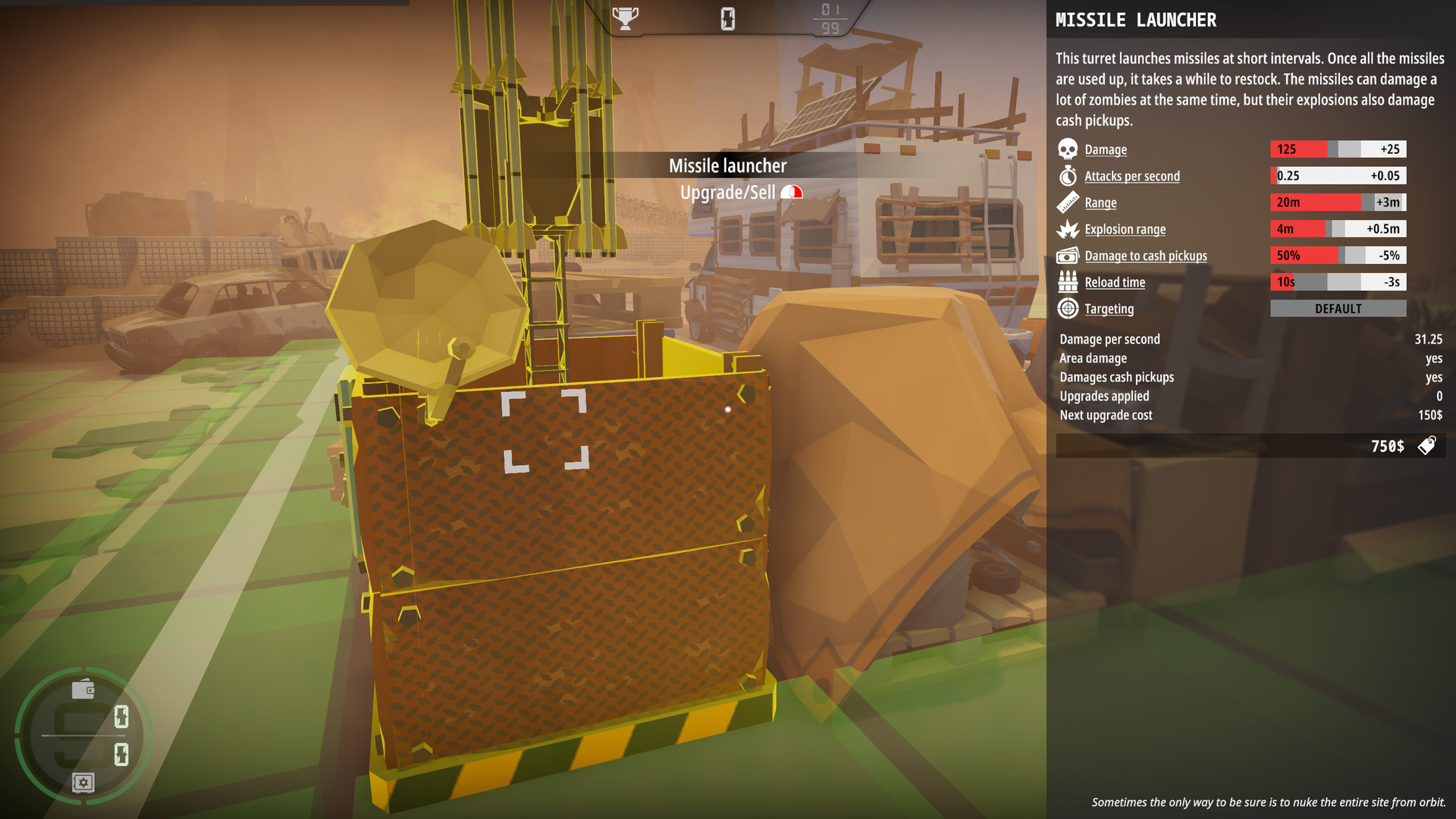Expand the Damage stat details
The height and width of the screenshot is (819, 1456).
[x=1105, y=149]
